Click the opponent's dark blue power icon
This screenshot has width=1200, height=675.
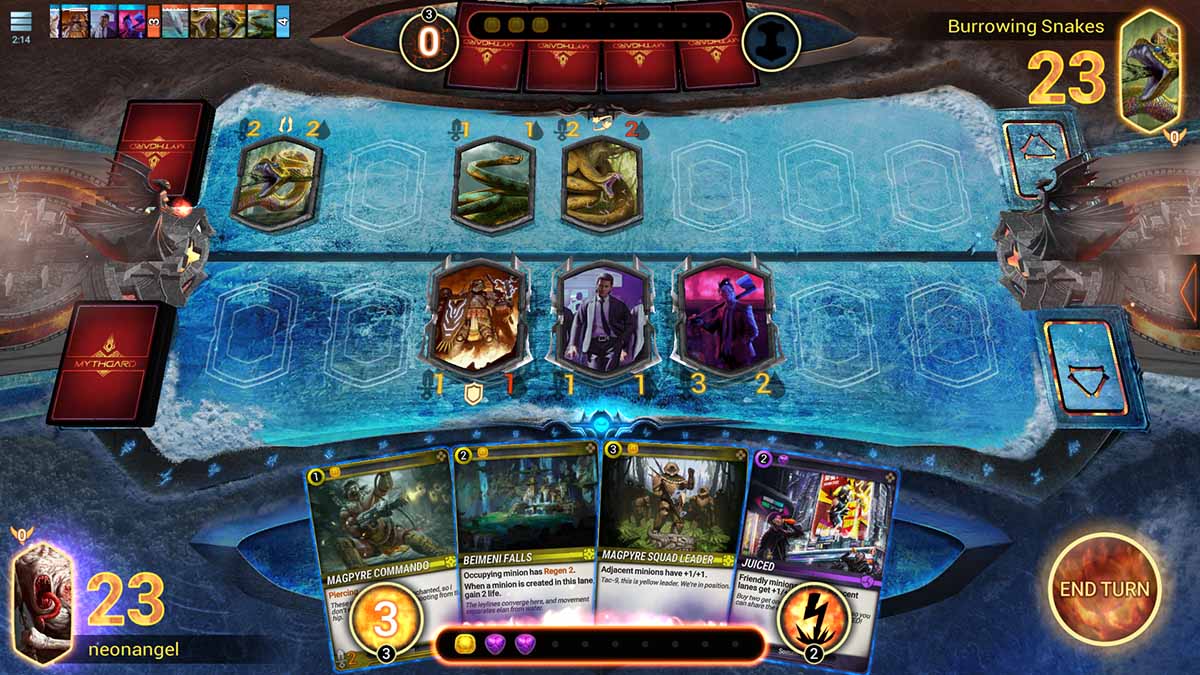tap(771, 42)
